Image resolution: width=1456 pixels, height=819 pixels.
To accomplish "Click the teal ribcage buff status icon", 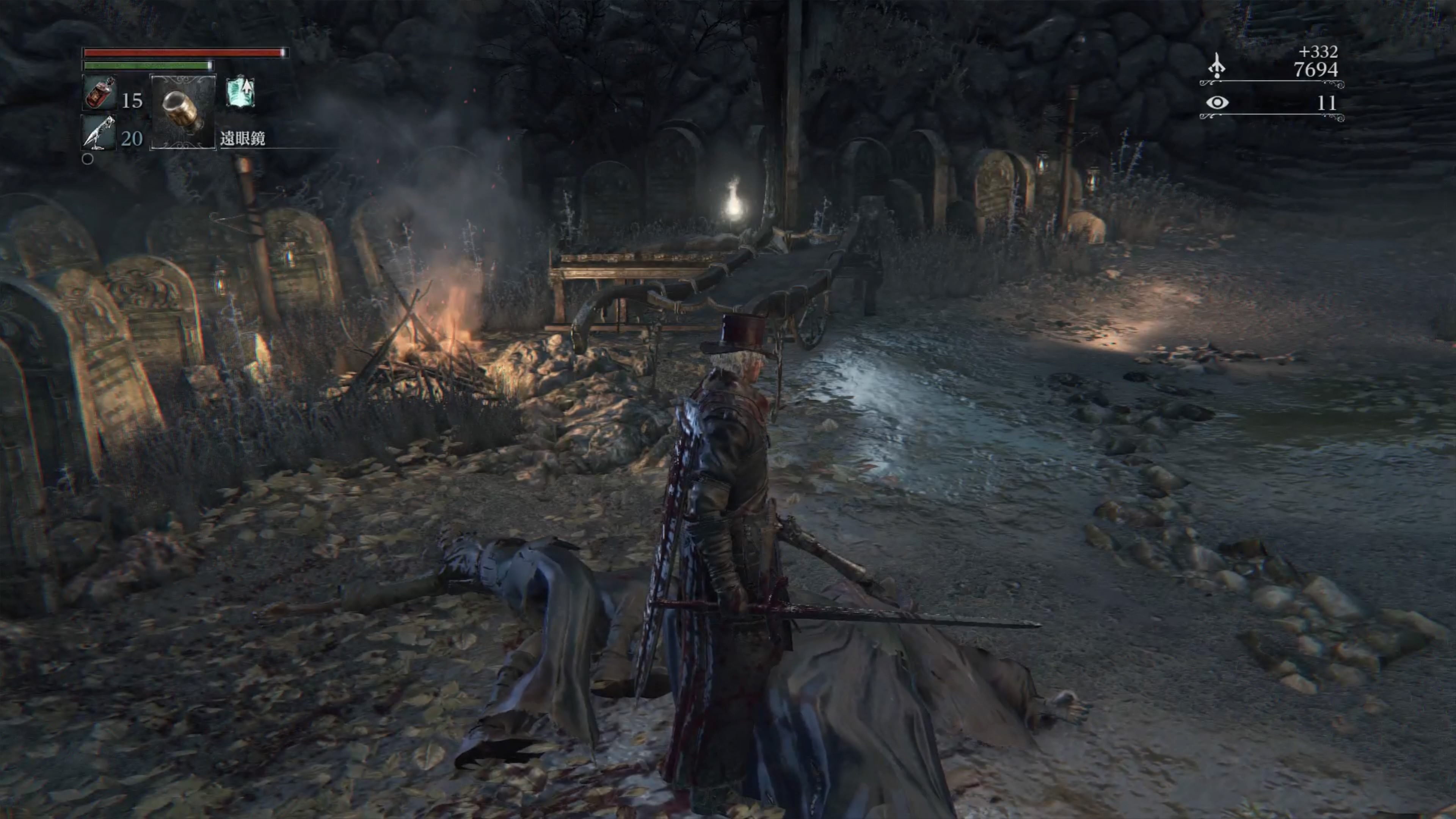I will click(241, 93).
